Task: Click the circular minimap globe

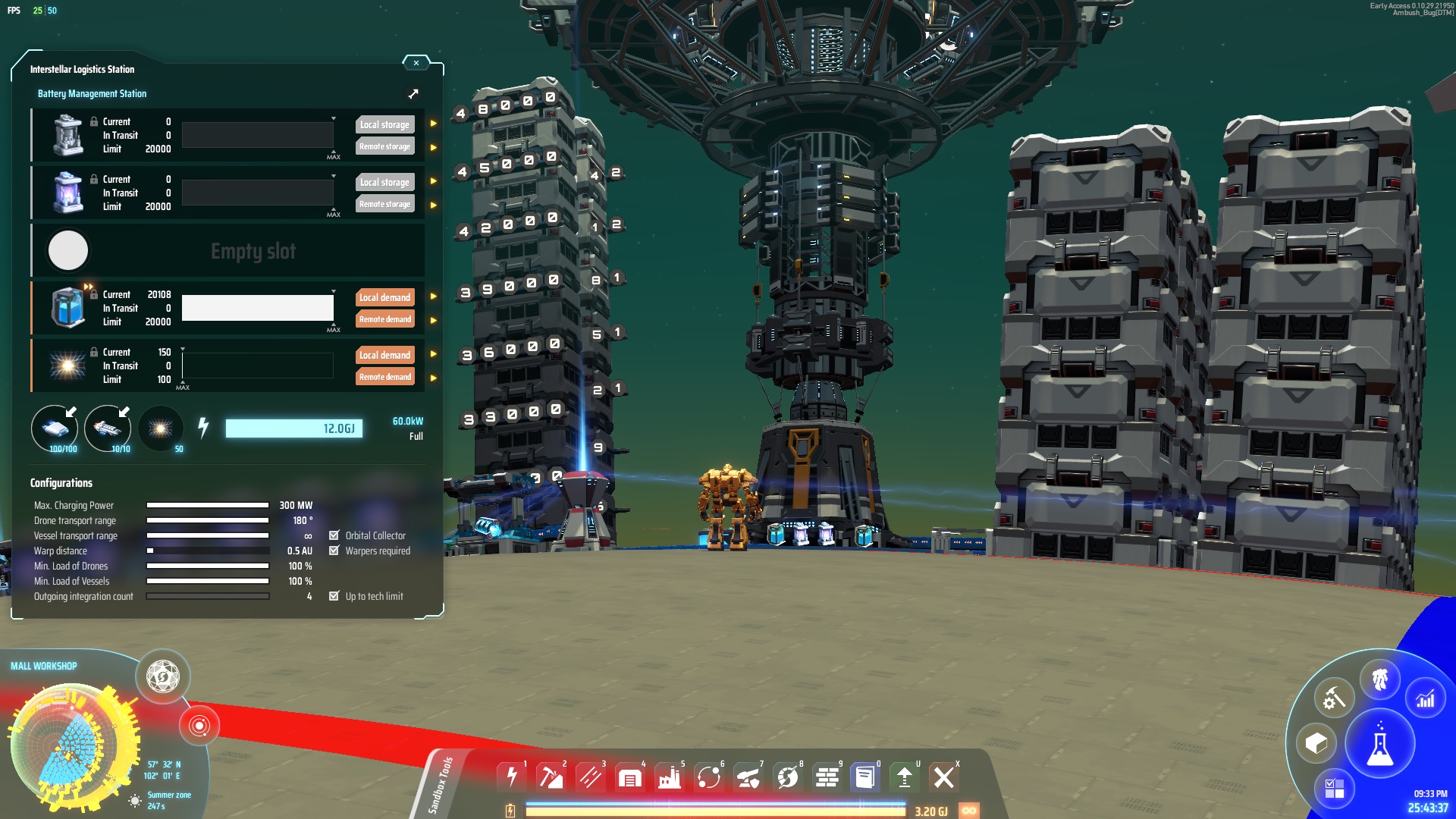Action: pyautogui.click(x=74, y=748)
